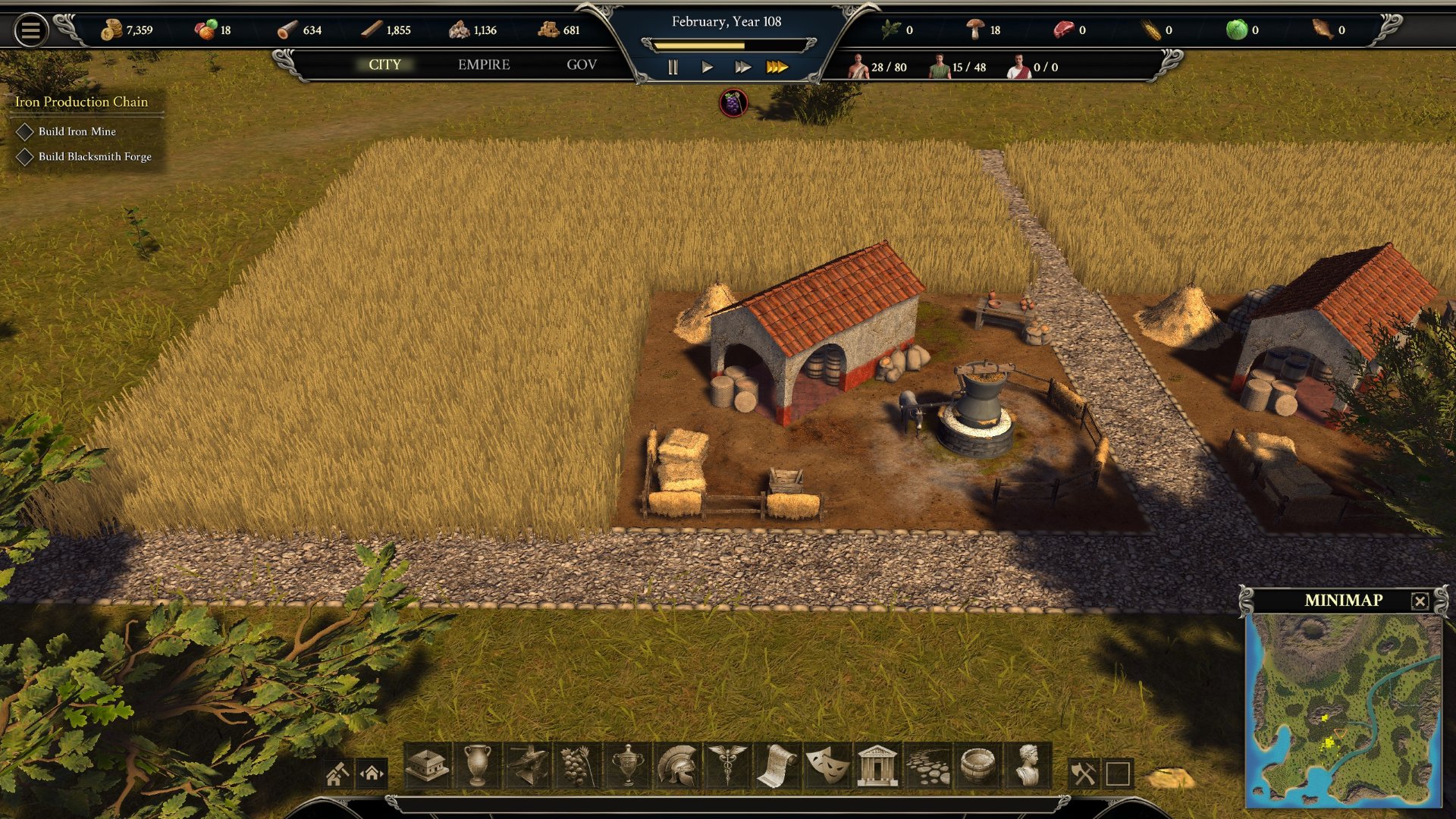Set game speed to triple fast-forward
The image size is (1456, 819).
(777, 67)
